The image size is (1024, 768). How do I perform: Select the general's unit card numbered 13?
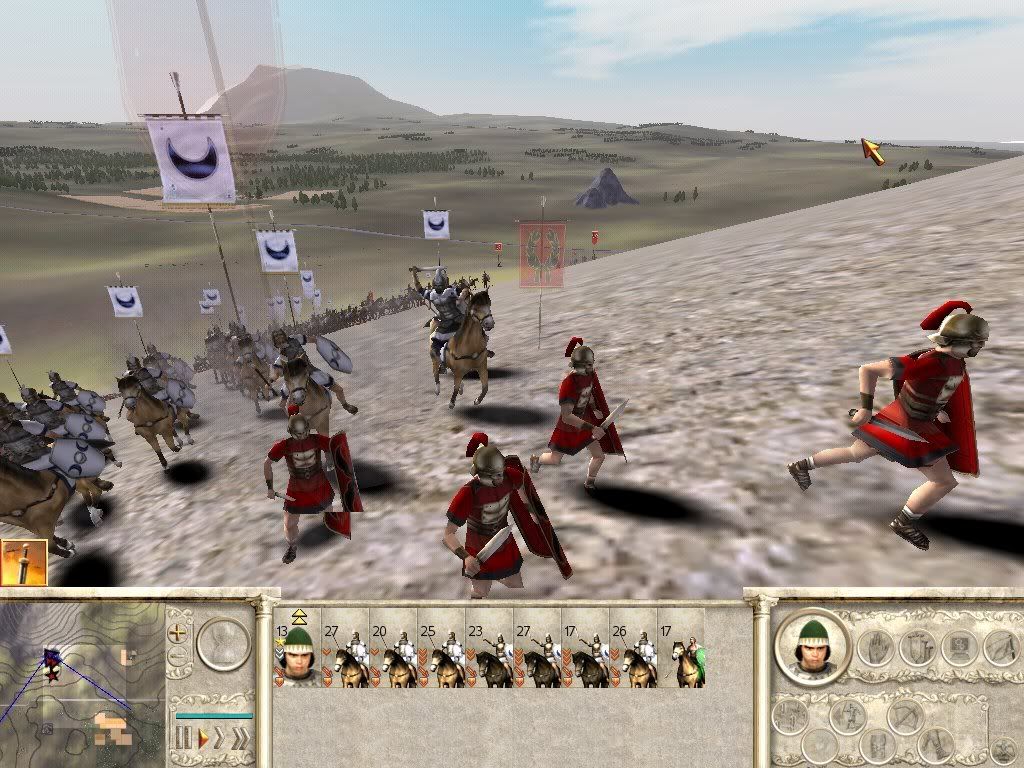(296, 654)
